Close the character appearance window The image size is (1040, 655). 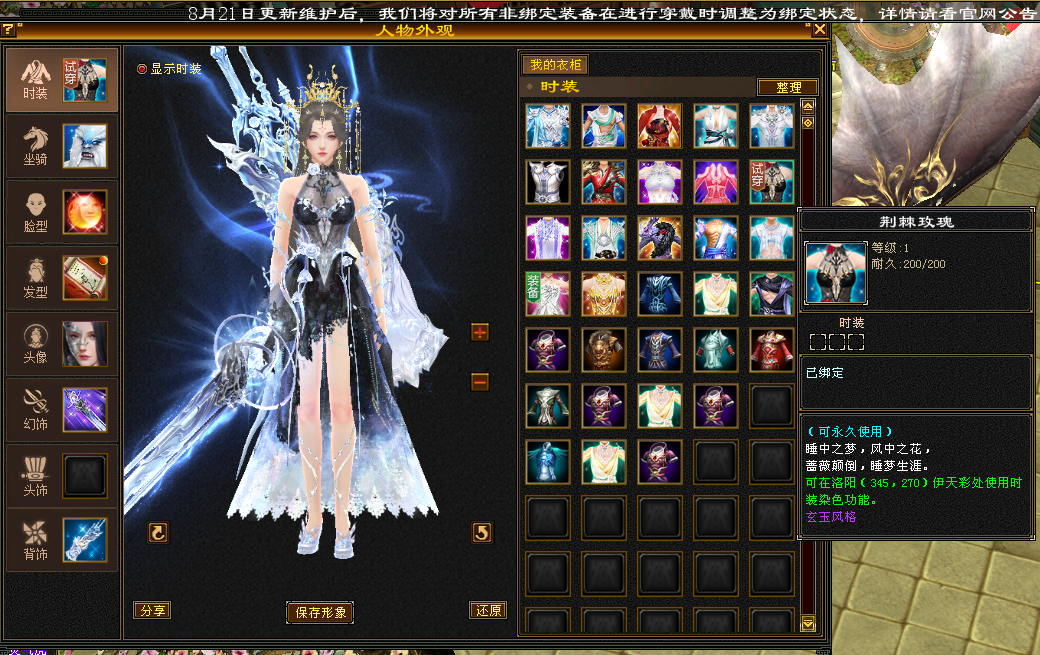[820, 30]
